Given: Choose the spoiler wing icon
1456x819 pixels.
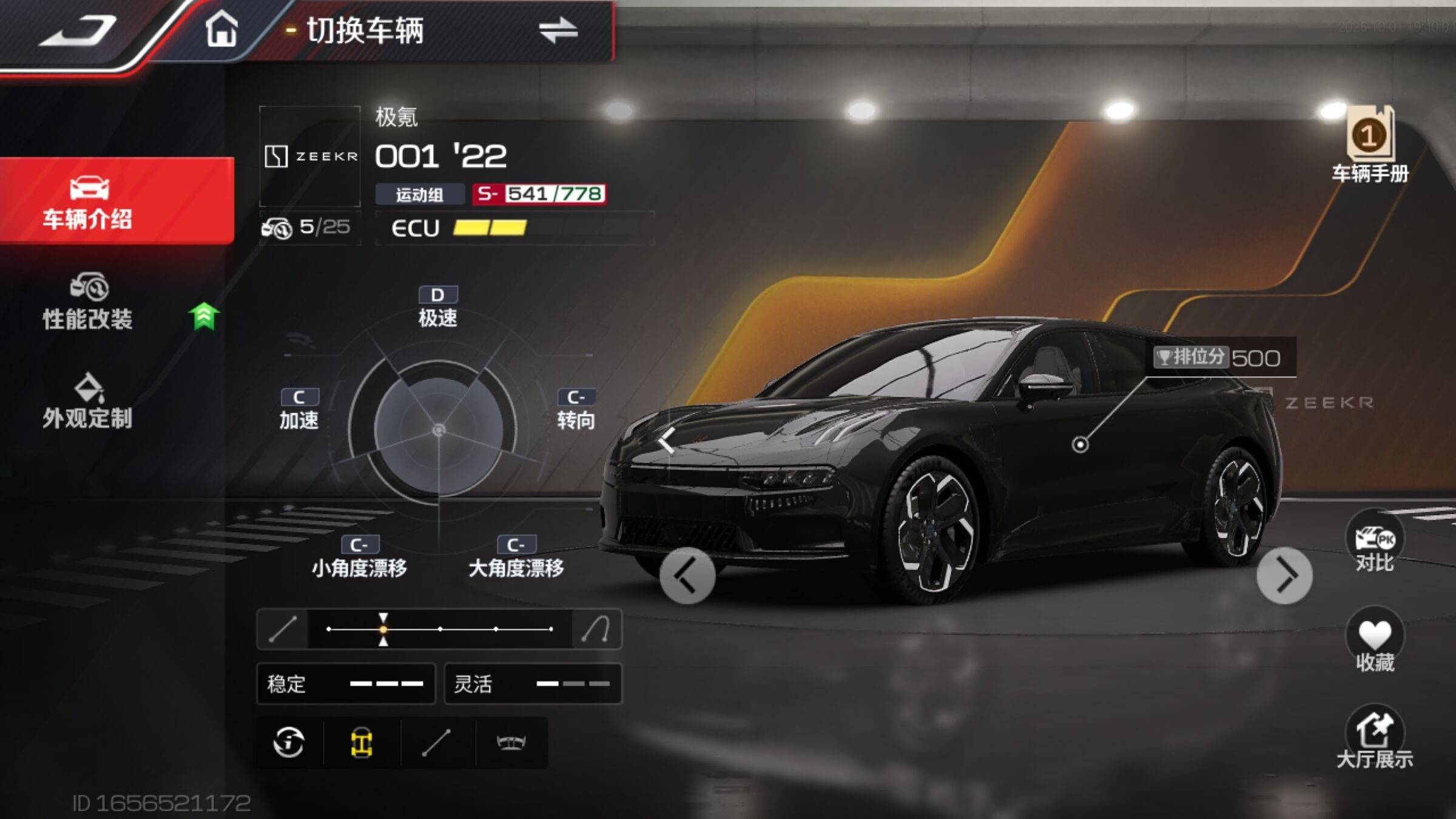Looking at the screenshot, I should 511,743.
